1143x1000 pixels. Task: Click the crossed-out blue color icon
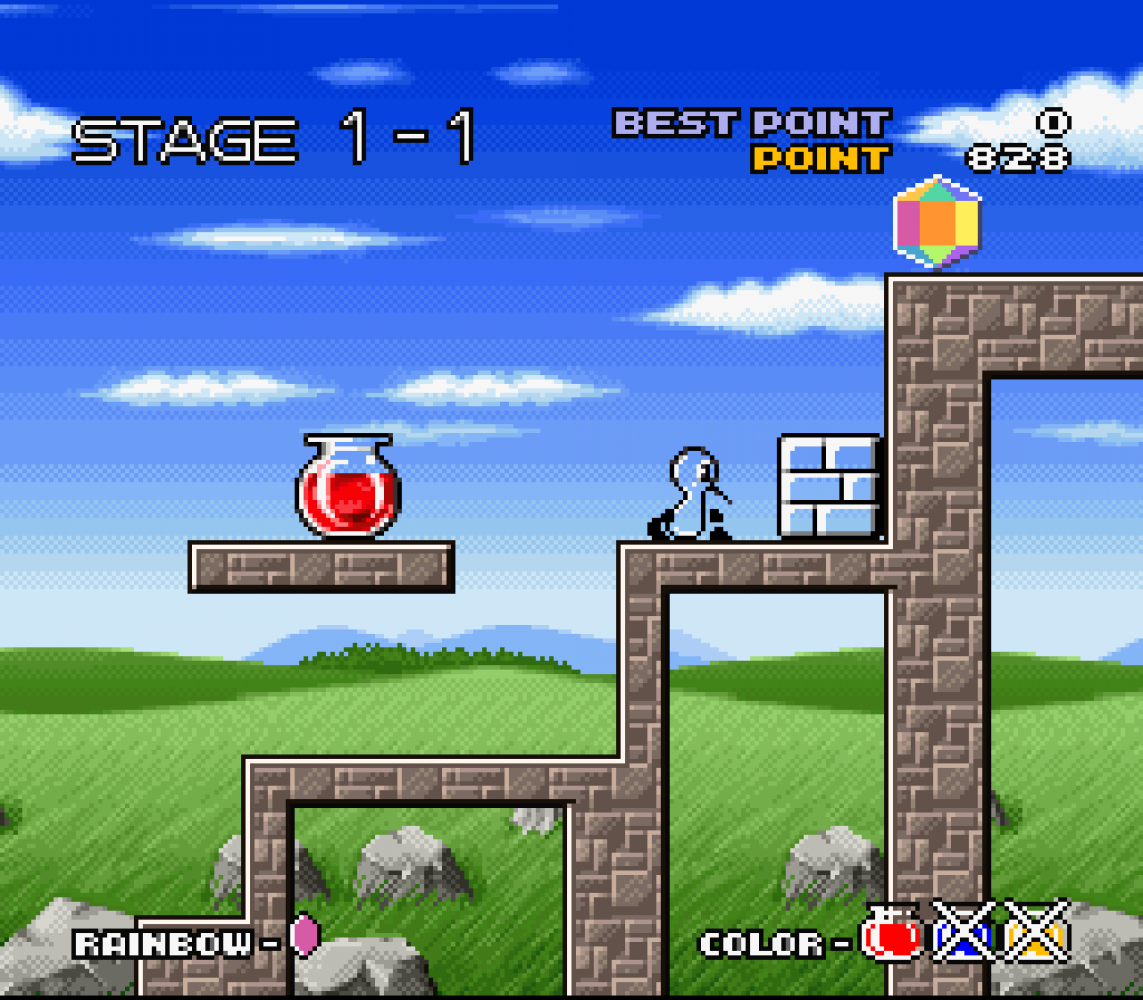point(964,933)
